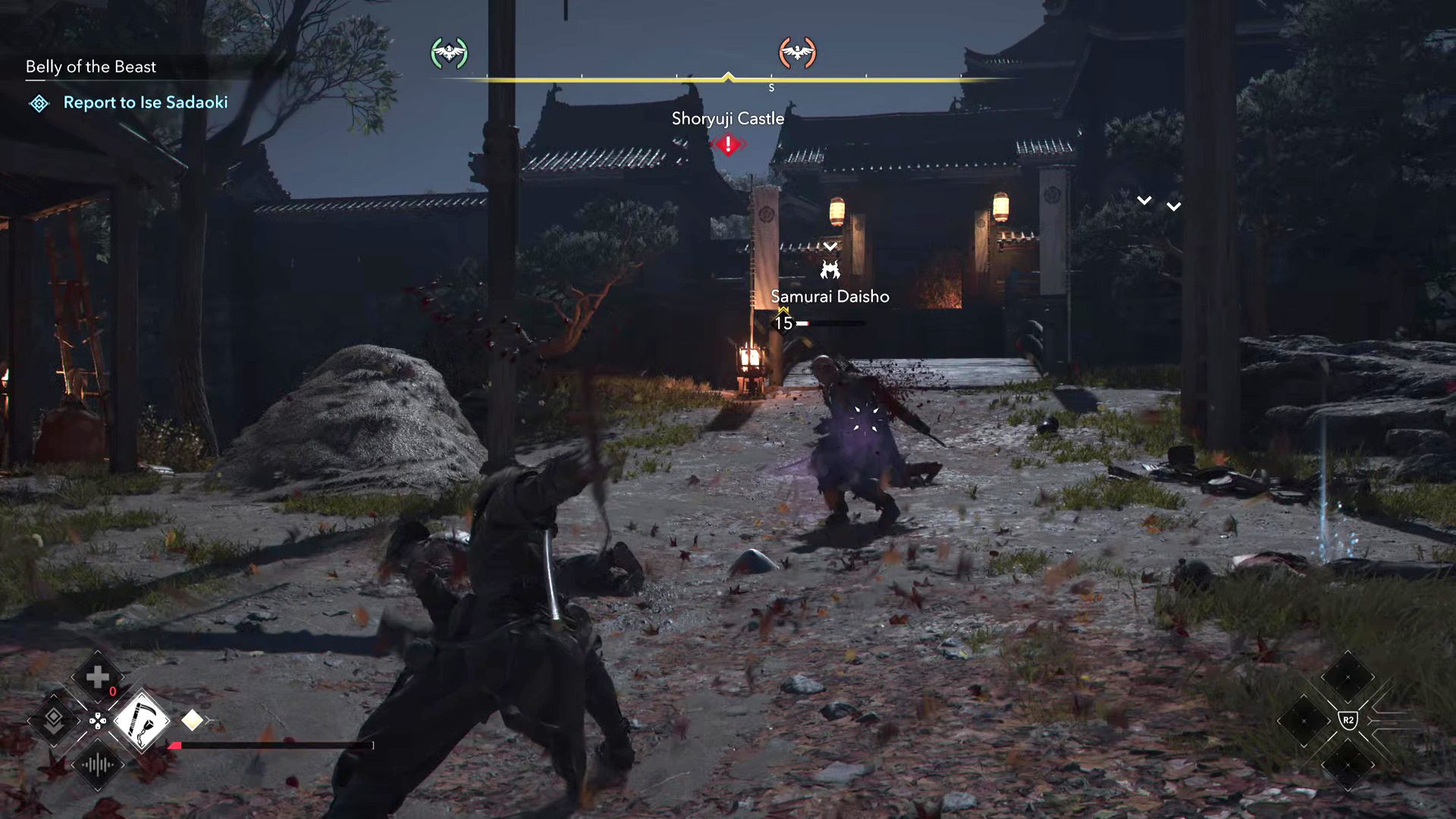Image resolution: width=1456 pixels, height=819 pixels.
Task: Click the green eagle compass icon
Action: click(449, 53)
